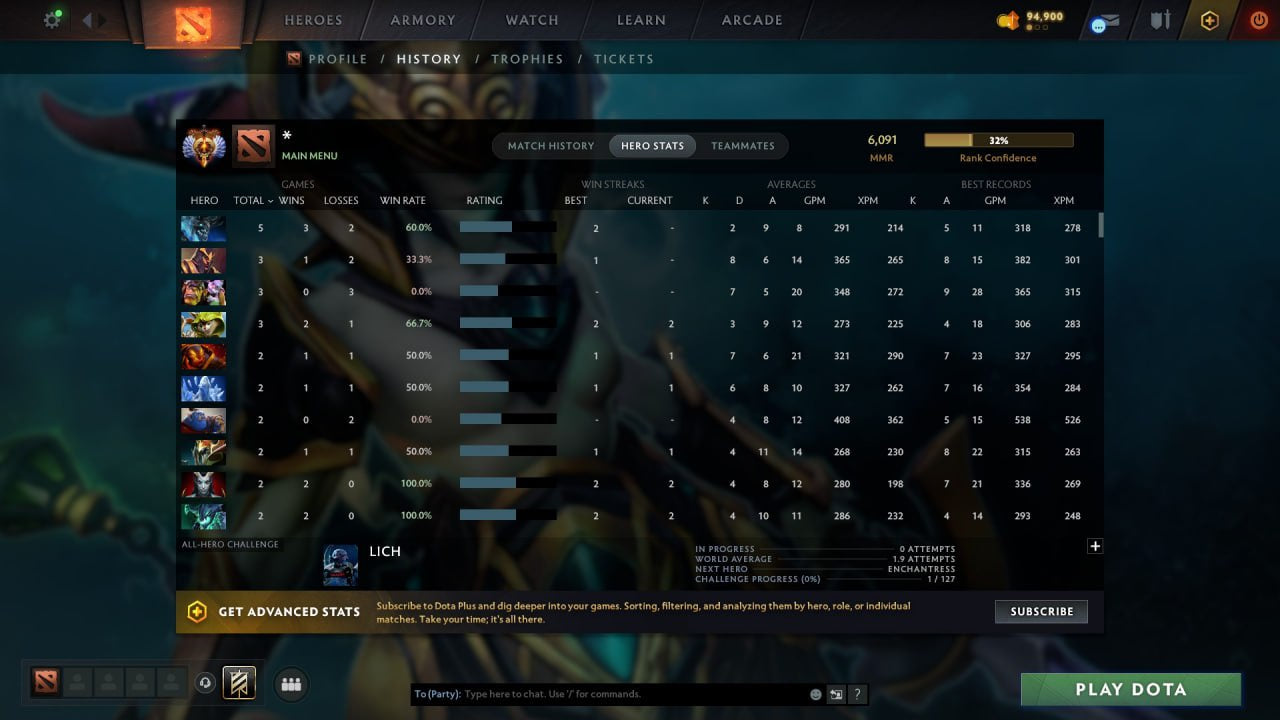Click the question mark help icon near chat
The image size is (1280, 720).
857,693
